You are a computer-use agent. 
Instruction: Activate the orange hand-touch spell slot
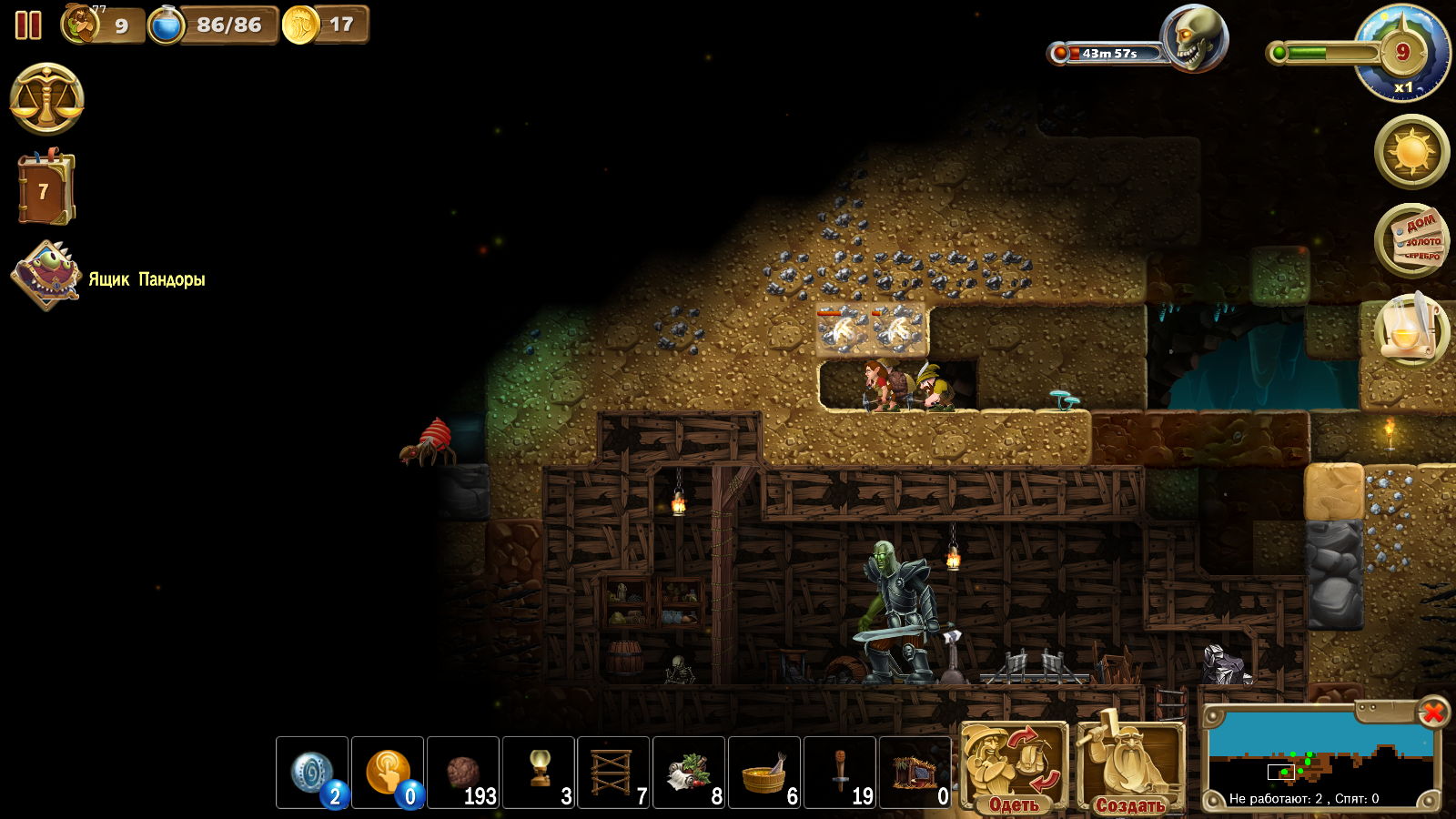pyautogui.click(x=388, y=773)
